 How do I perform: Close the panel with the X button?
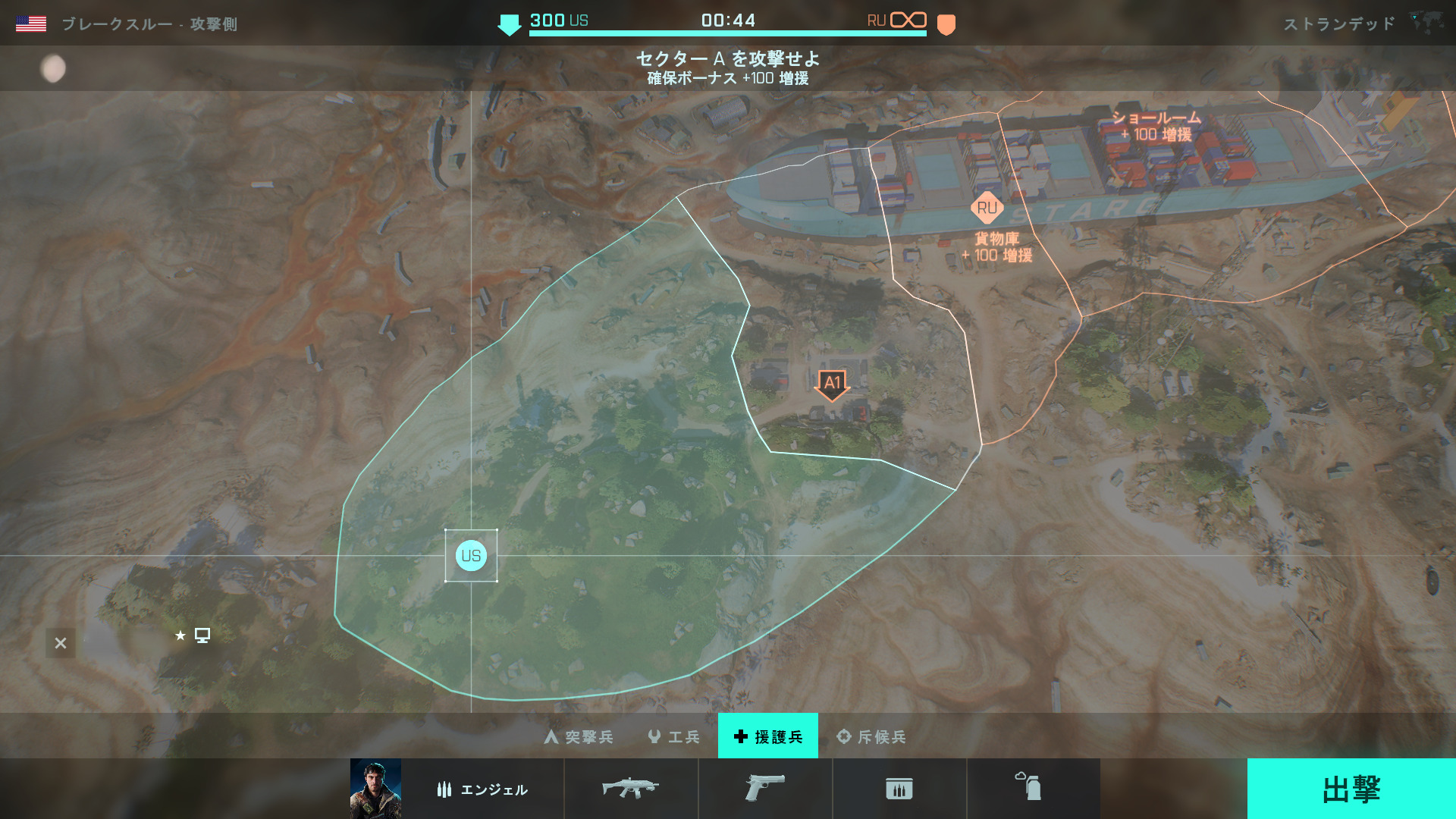[61, 643]
